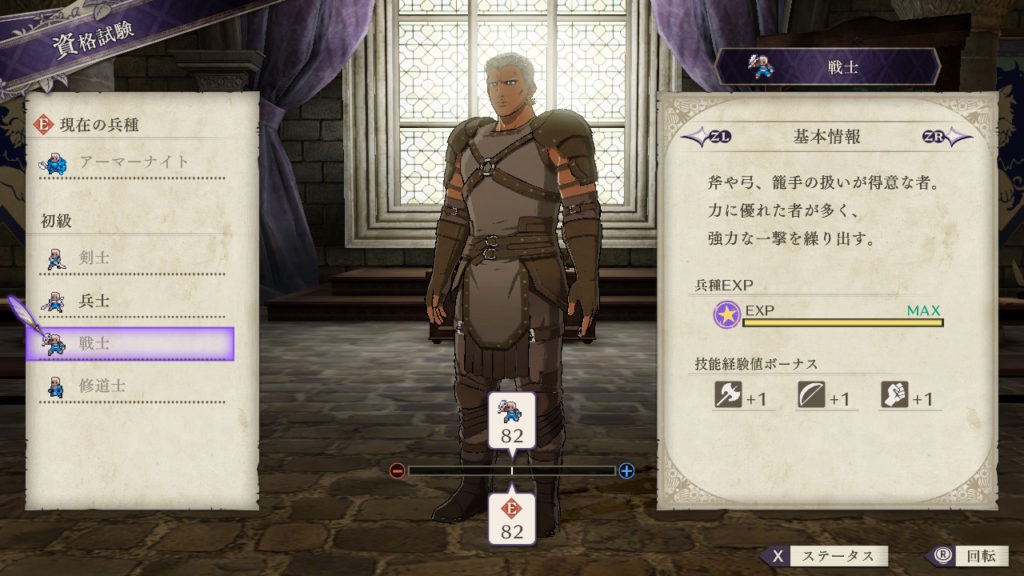This screenshot has height=576, width=1024.
Task: Switch to previous info page arrow
Action: [x=698, y=136]
